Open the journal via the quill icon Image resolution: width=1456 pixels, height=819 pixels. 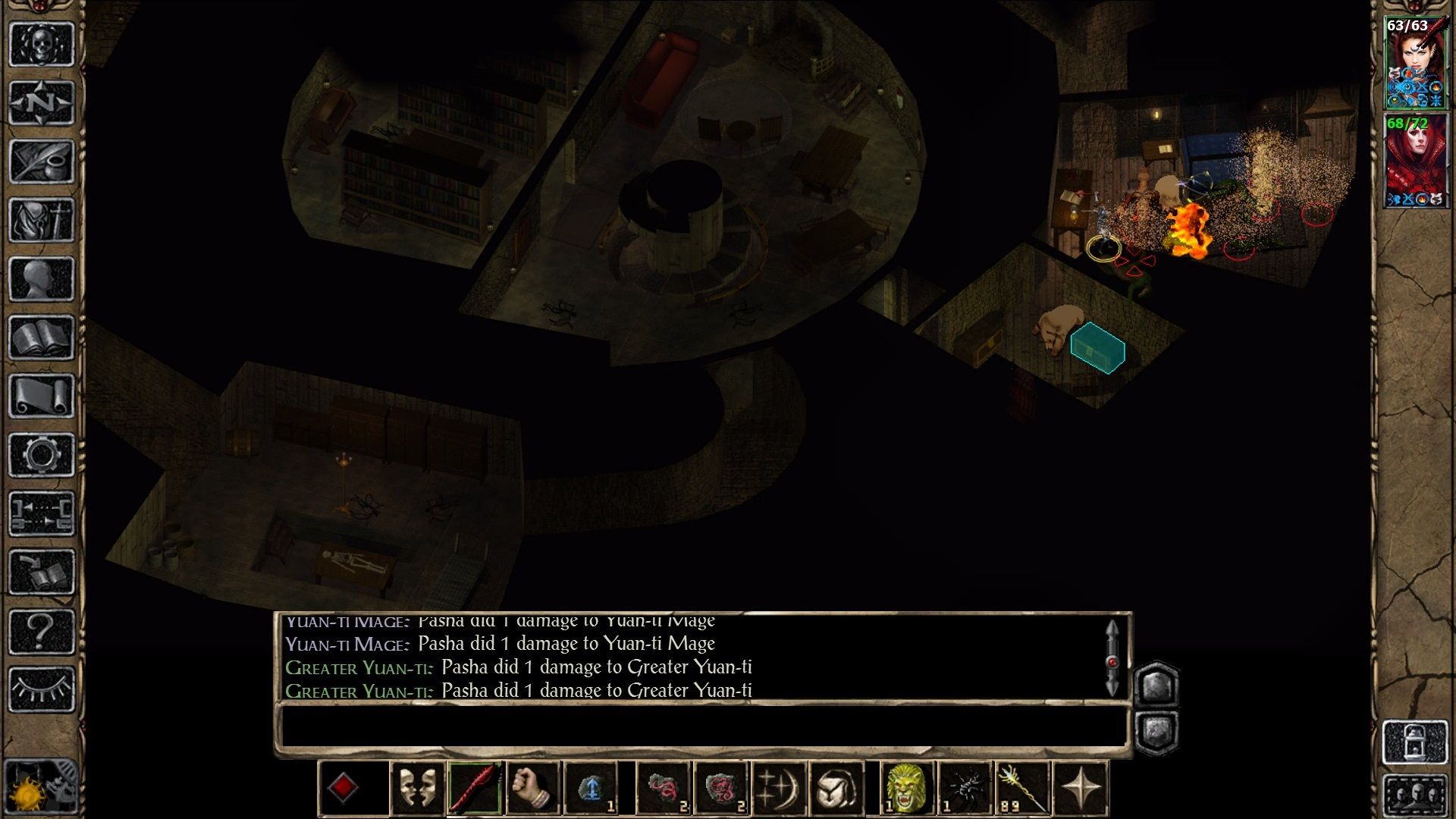[42, 161]
